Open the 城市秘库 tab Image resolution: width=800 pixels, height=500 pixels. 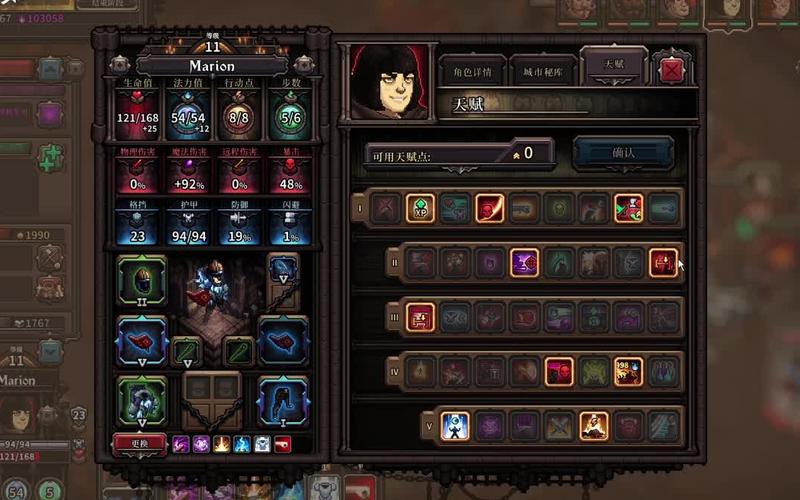pos(544,72)
